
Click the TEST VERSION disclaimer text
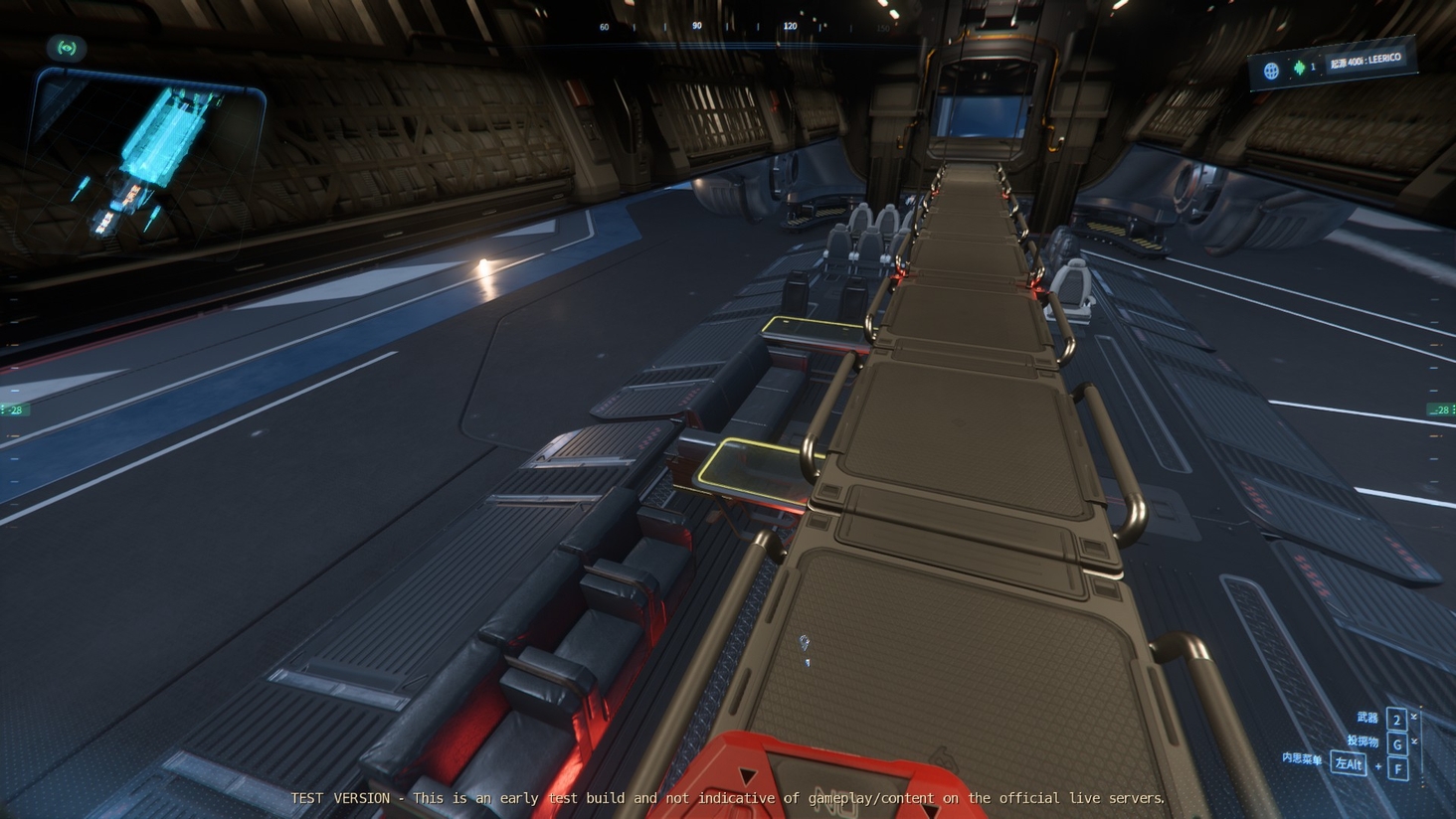(728, 798)
